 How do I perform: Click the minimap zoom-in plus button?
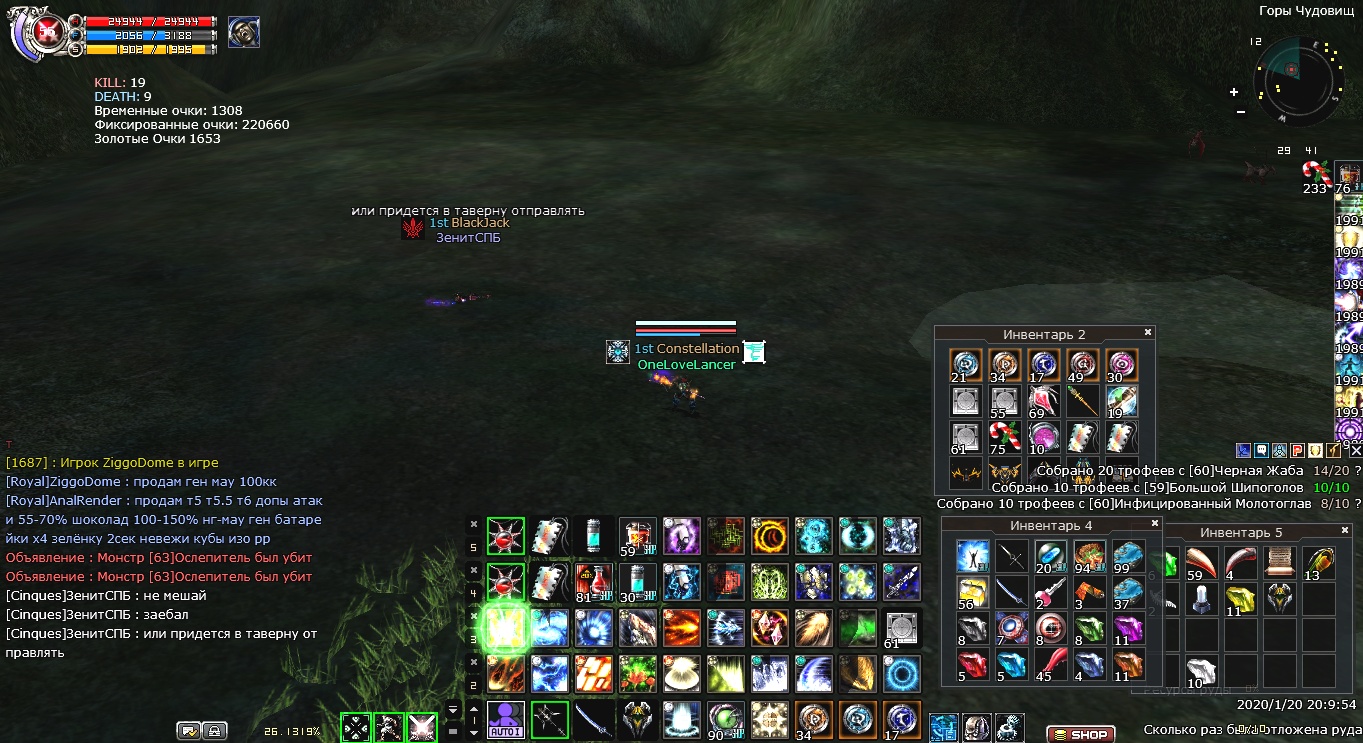(1234, 92)
